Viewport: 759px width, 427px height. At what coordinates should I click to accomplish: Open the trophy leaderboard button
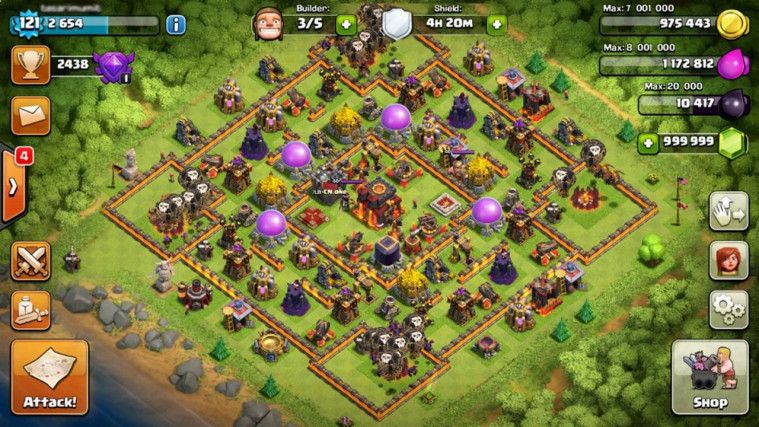click(x=30, y=66)
